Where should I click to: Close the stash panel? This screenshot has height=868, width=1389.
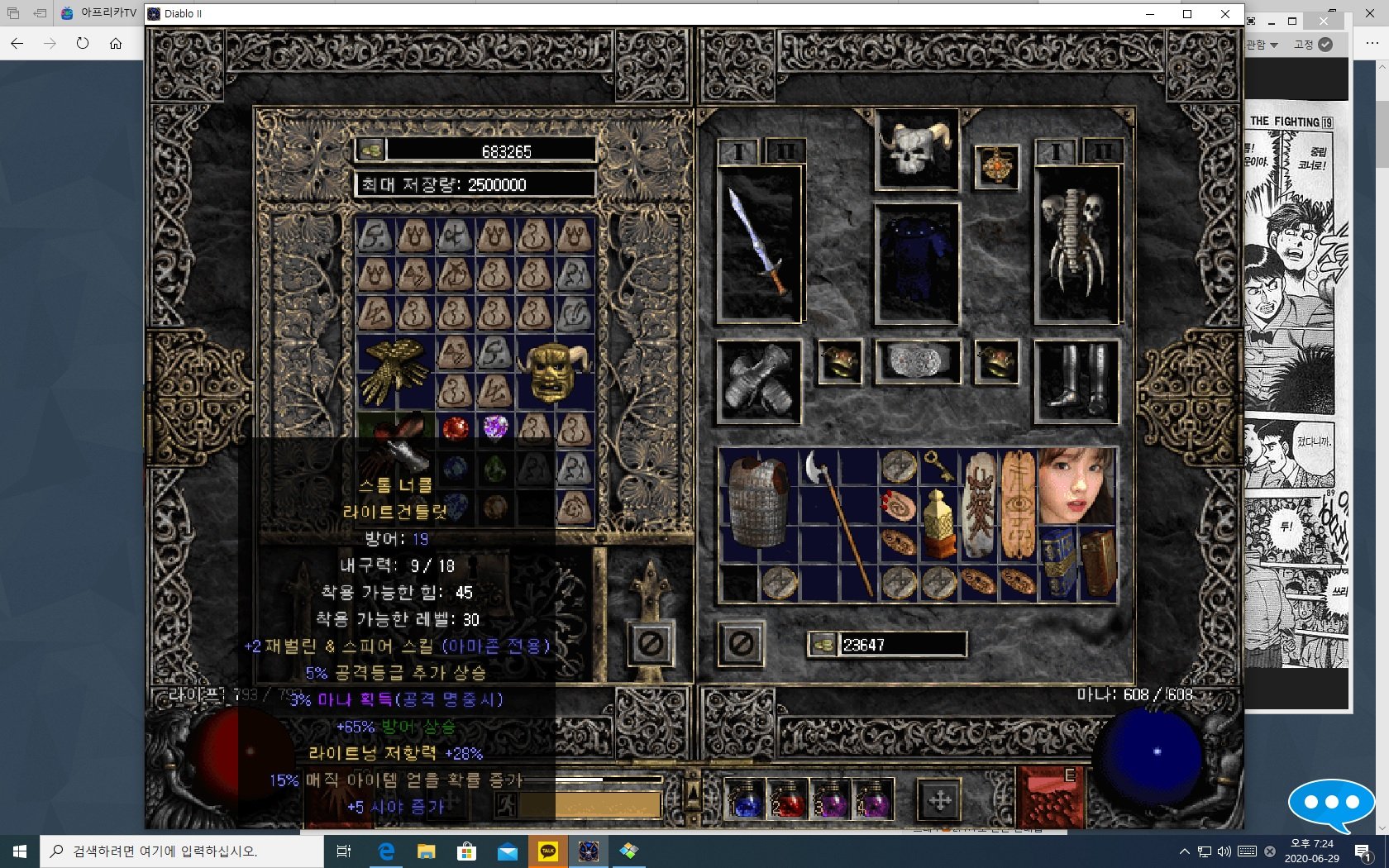tap(651, 644)
